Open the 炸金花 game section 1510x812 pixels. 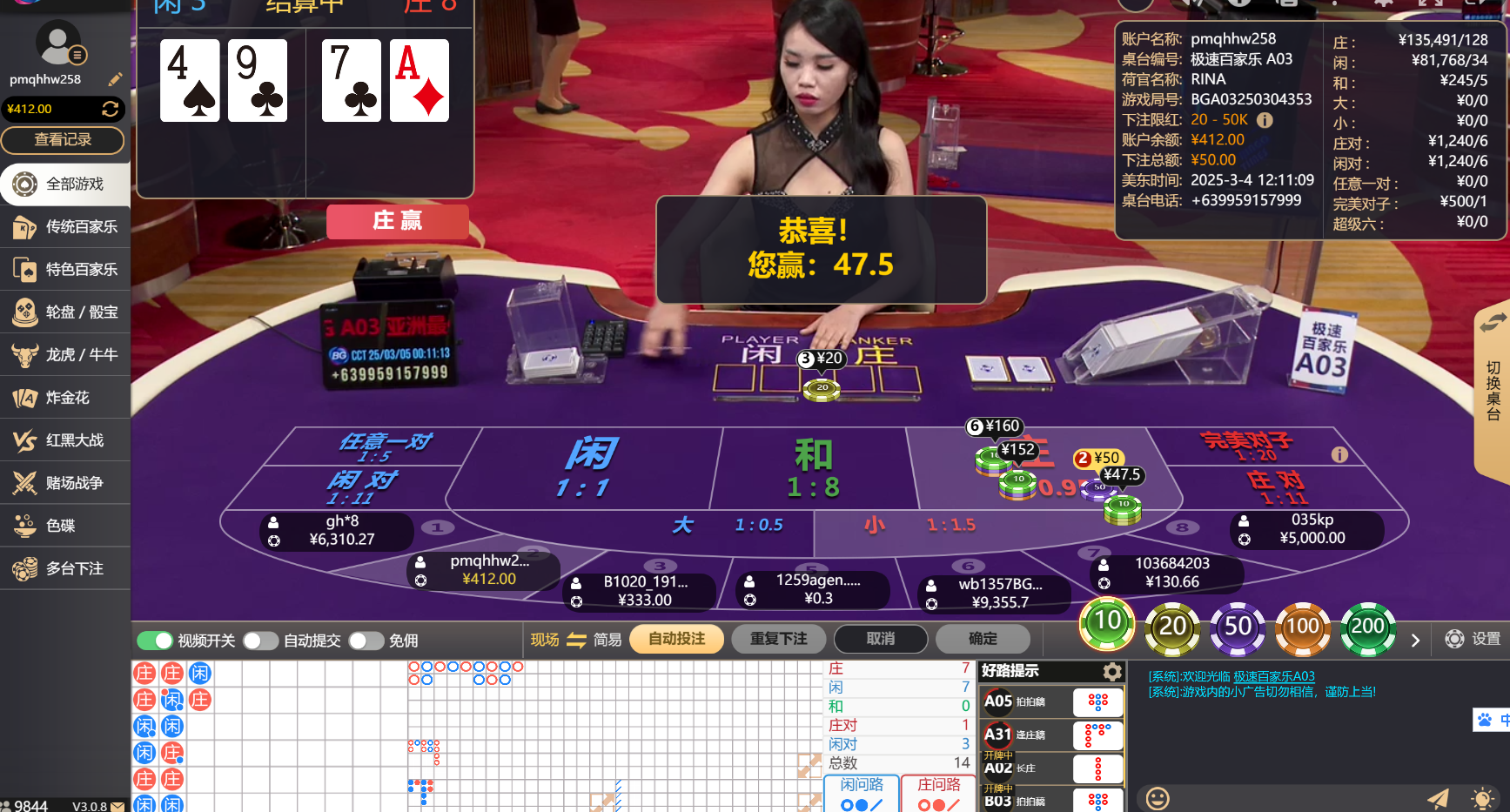65,398
